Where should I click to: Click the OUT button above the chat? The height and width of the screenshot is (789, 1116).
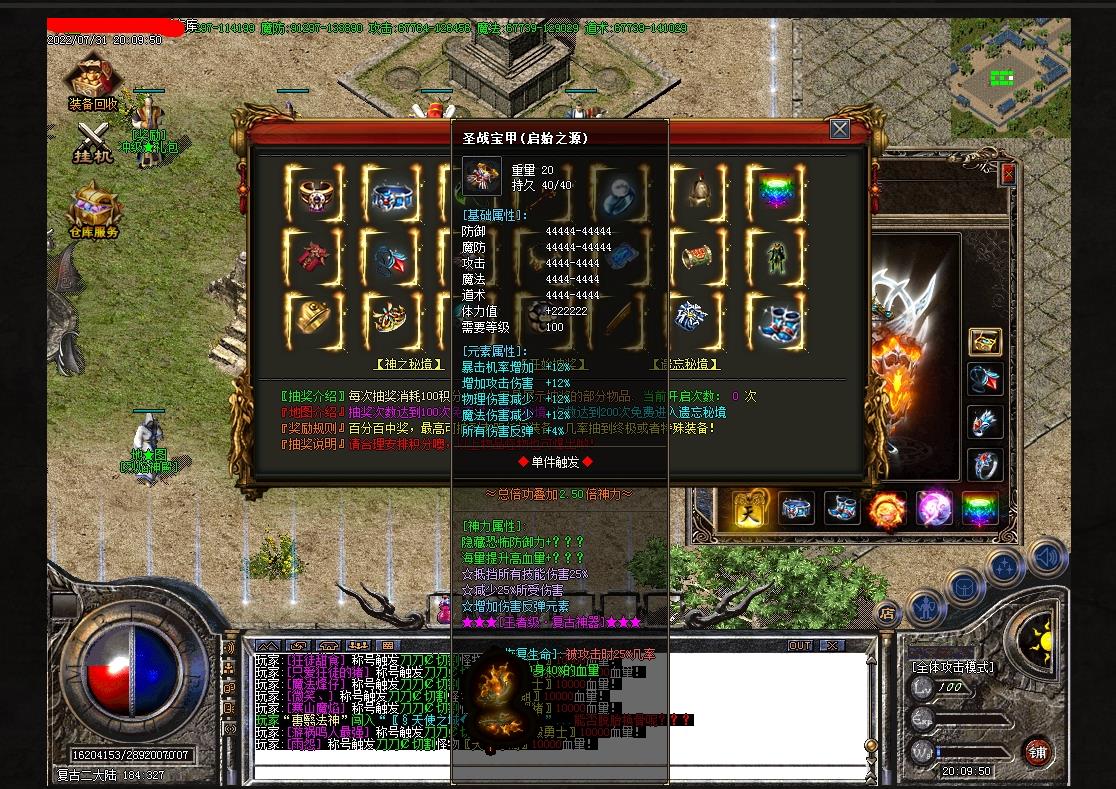click(x=800, y=646)
